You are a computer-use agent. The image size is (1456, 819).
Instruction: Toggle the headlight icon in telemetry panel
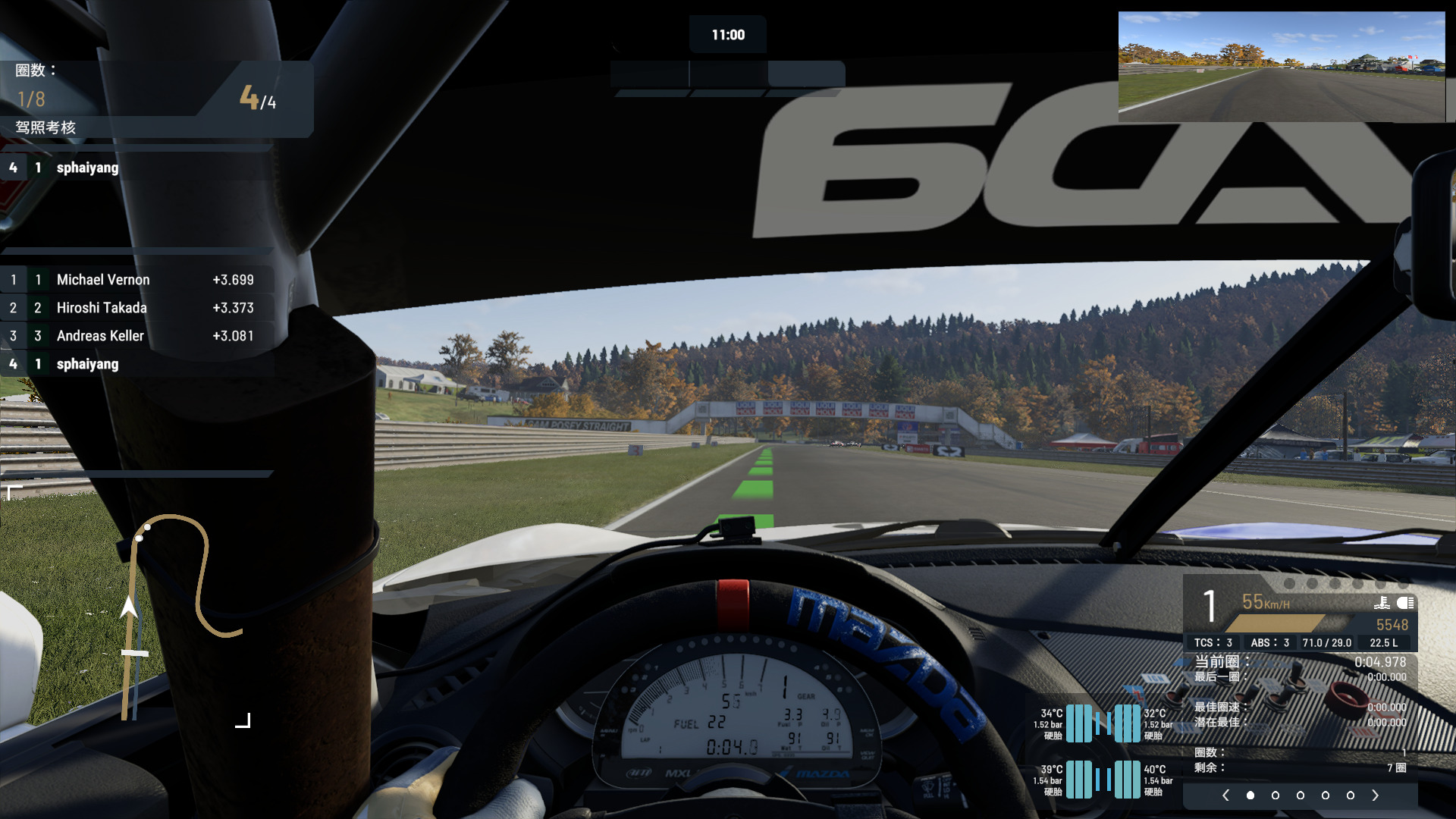tap(1405, 603)
